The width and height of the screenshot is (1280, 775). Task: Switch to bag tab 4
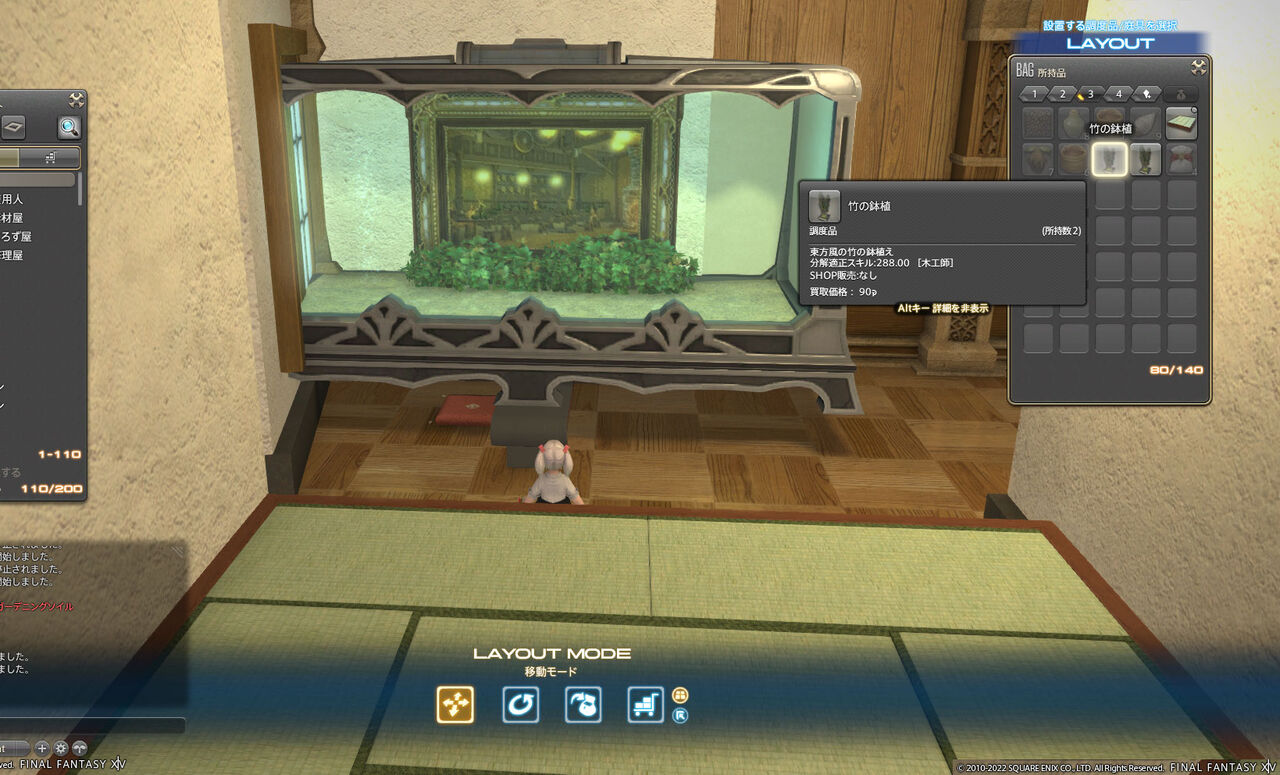(1118, 94)
